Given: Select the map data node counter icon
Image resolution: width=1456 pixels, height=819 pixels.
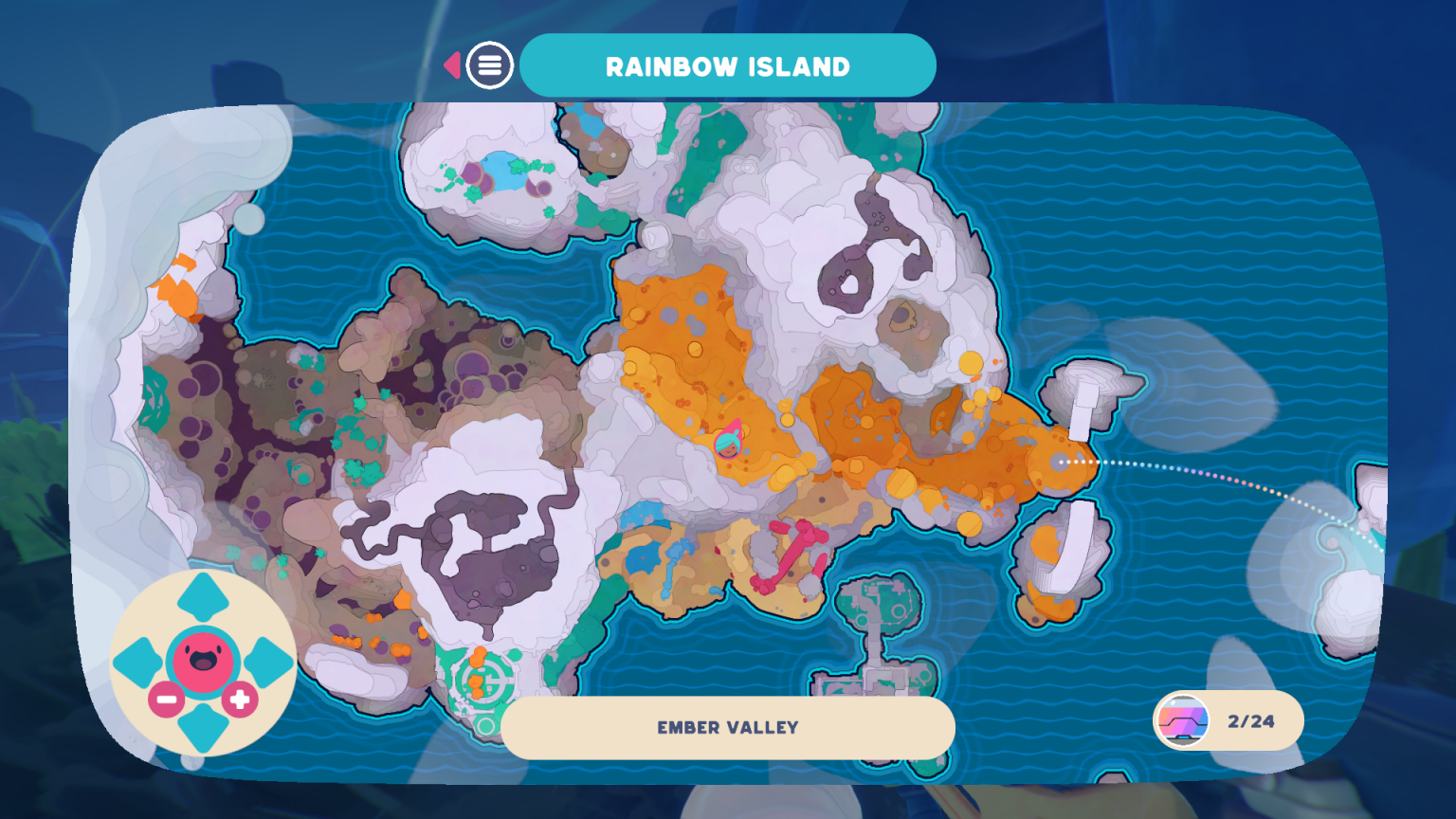Looking at the screenshot, I should coord(1180,720).
